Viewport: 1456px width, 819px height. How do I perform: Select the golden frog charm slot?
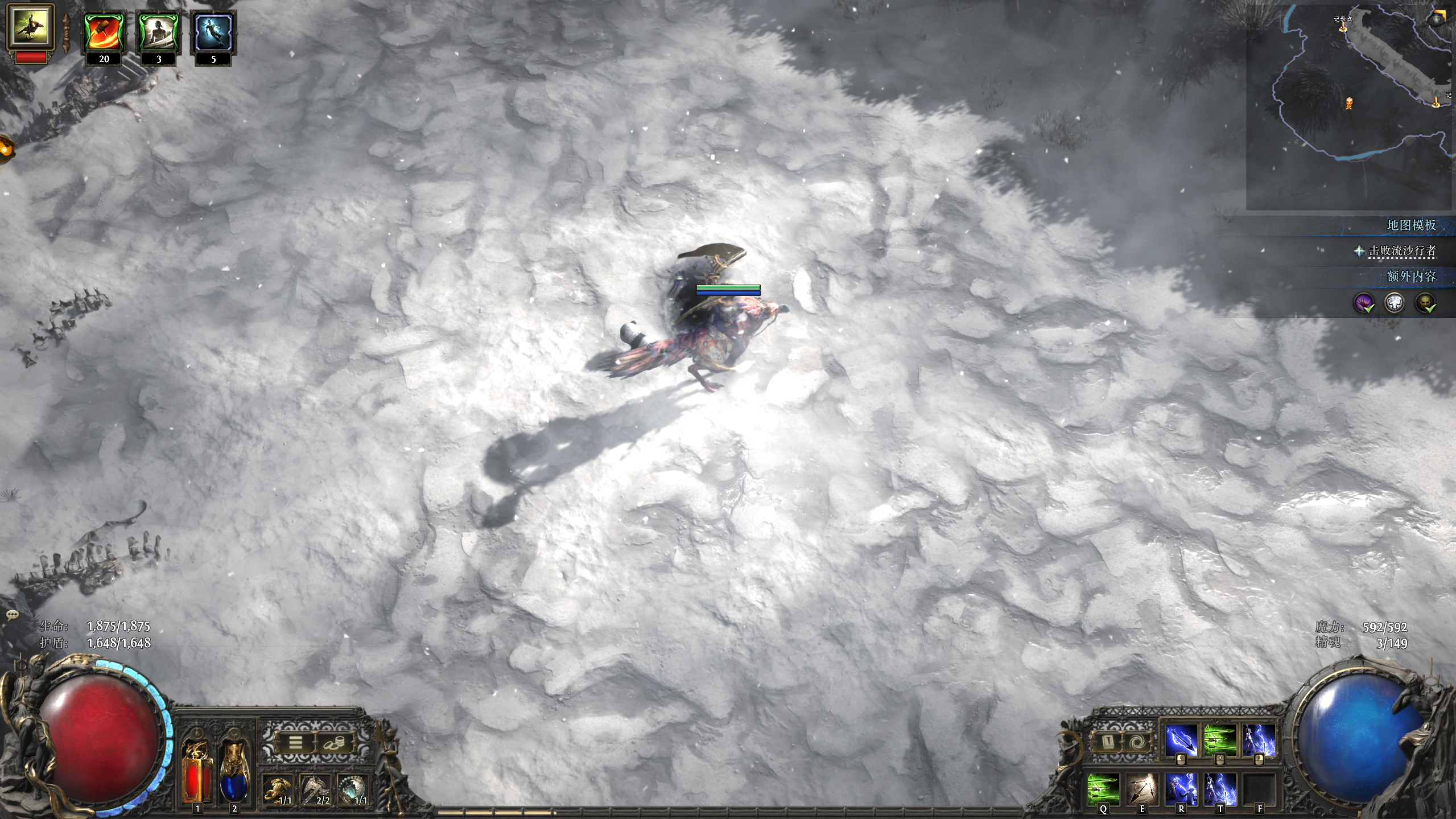tap(278, 789)
